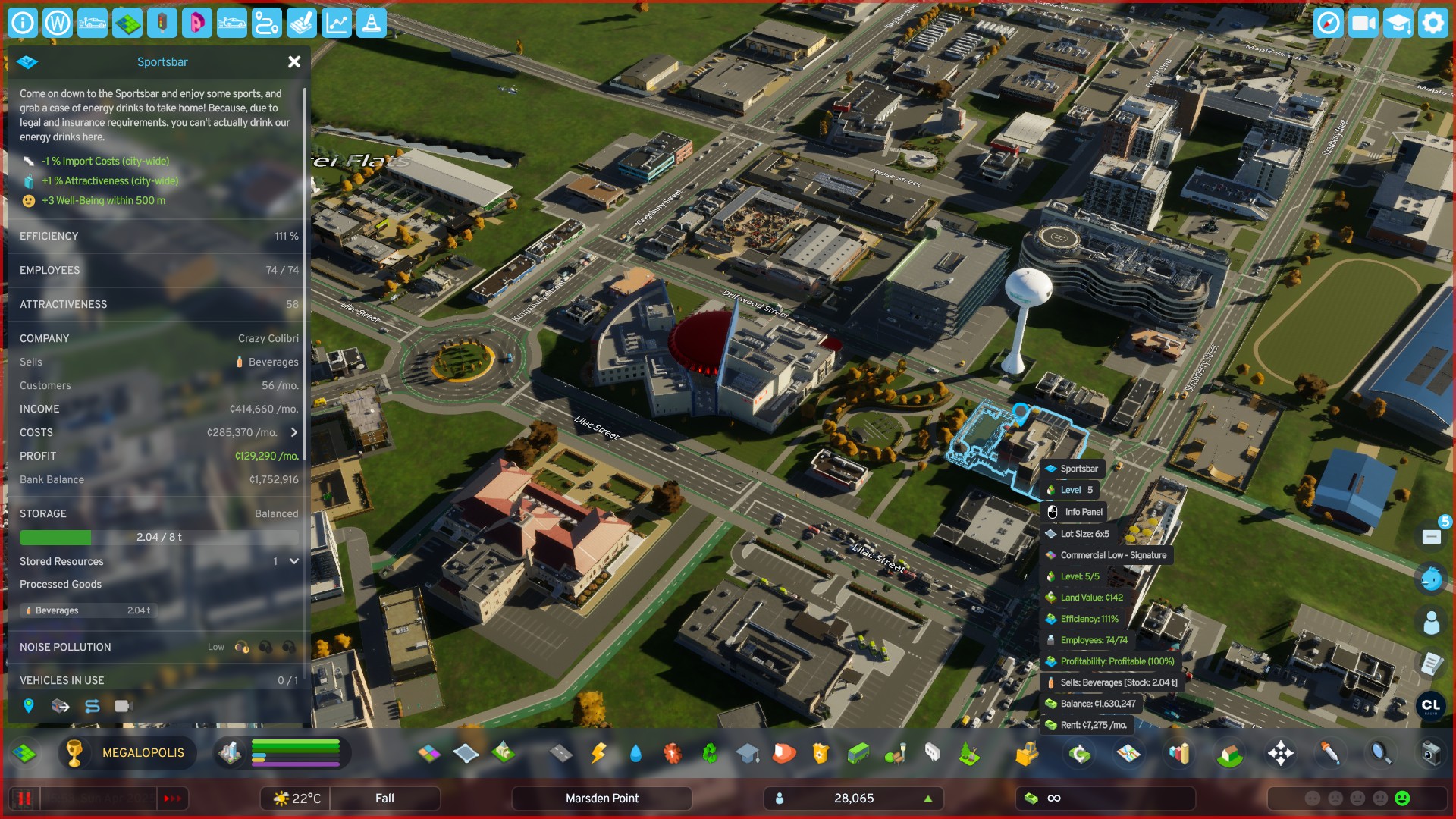The width and height of the screenshot is (1456, 819).
Task: Open the settings gear menu
Action: coord(1432,23)
